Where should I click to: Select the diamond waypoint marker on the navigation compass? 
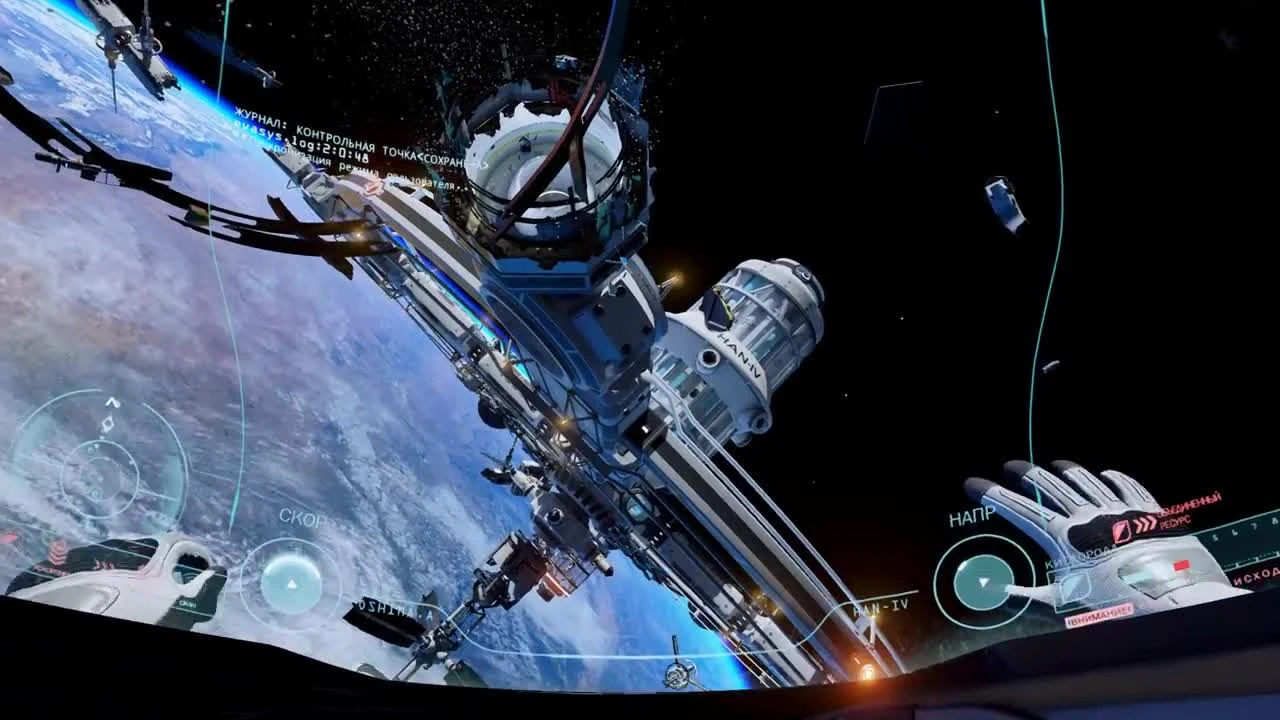point(109,424)
